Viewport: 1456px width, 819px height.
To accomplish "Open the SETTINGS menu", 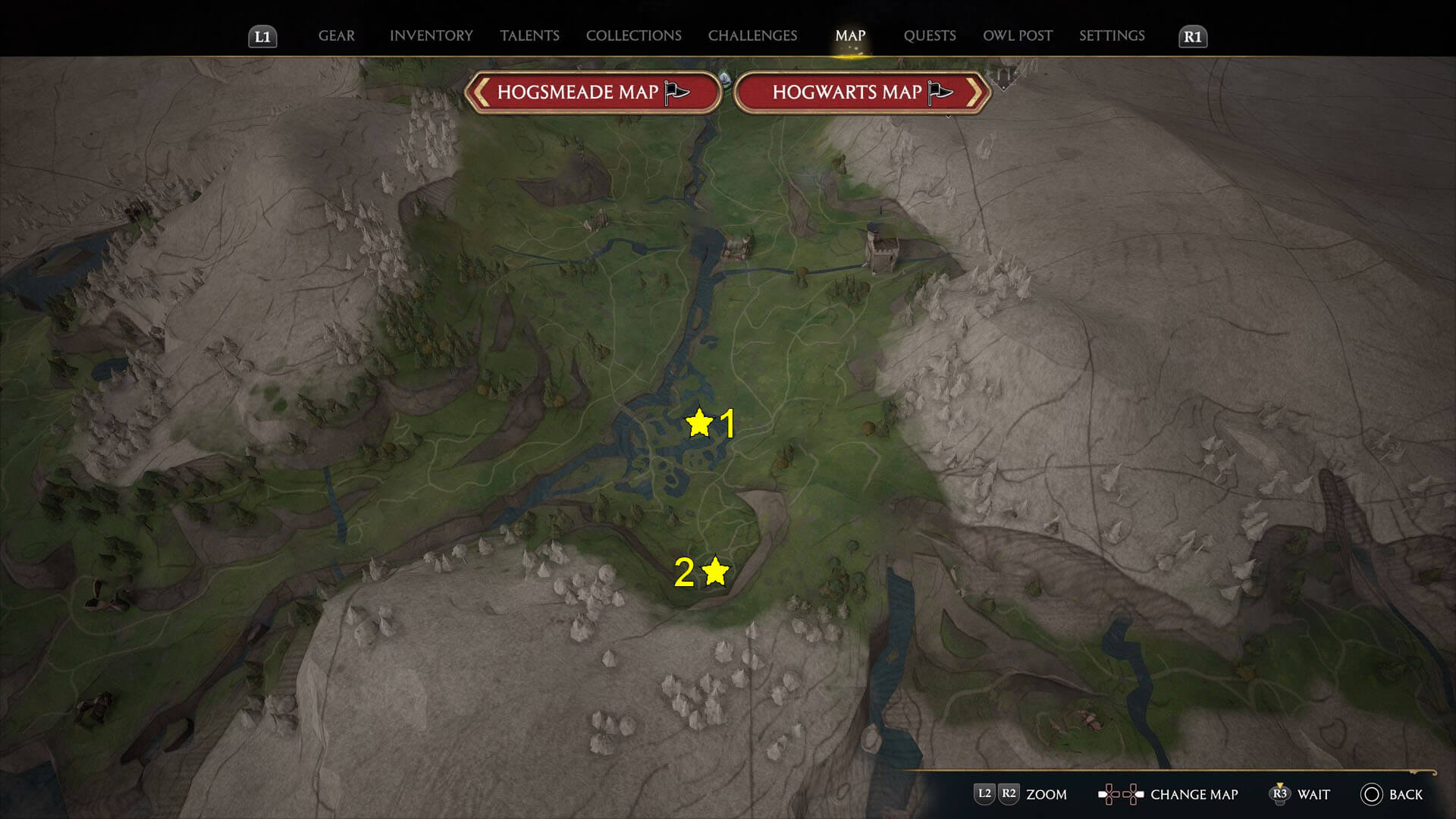I will click(1112, 36).
